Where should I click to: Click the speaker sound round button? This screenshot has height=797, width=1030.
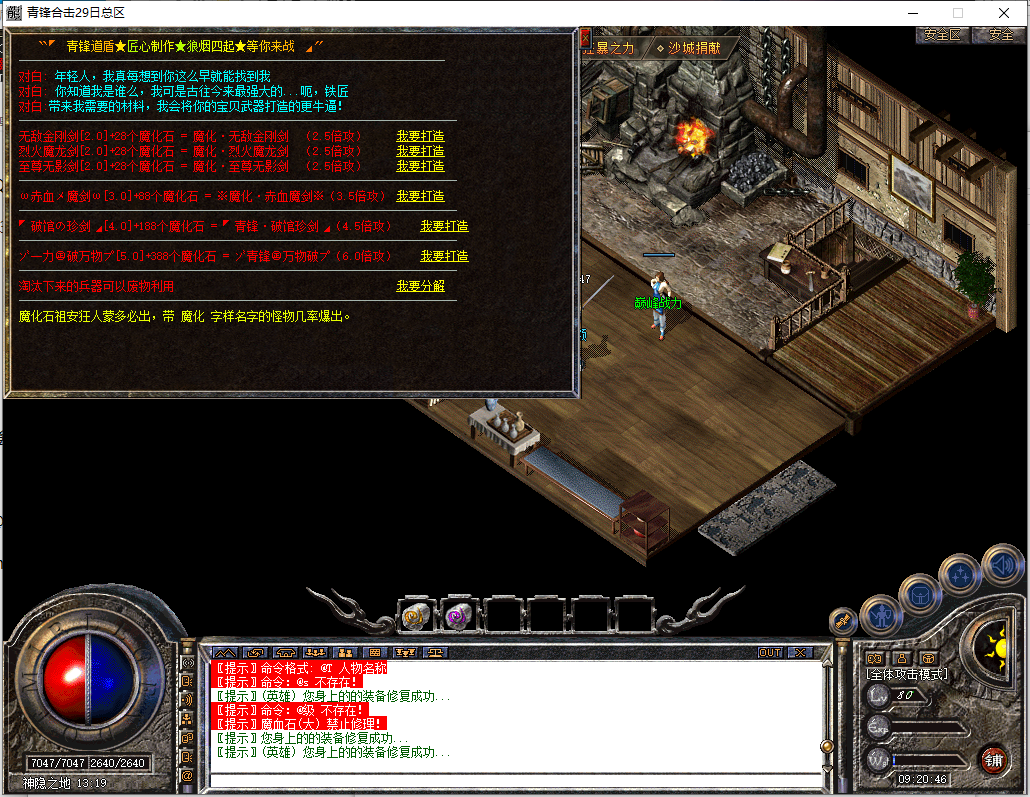1002,566
